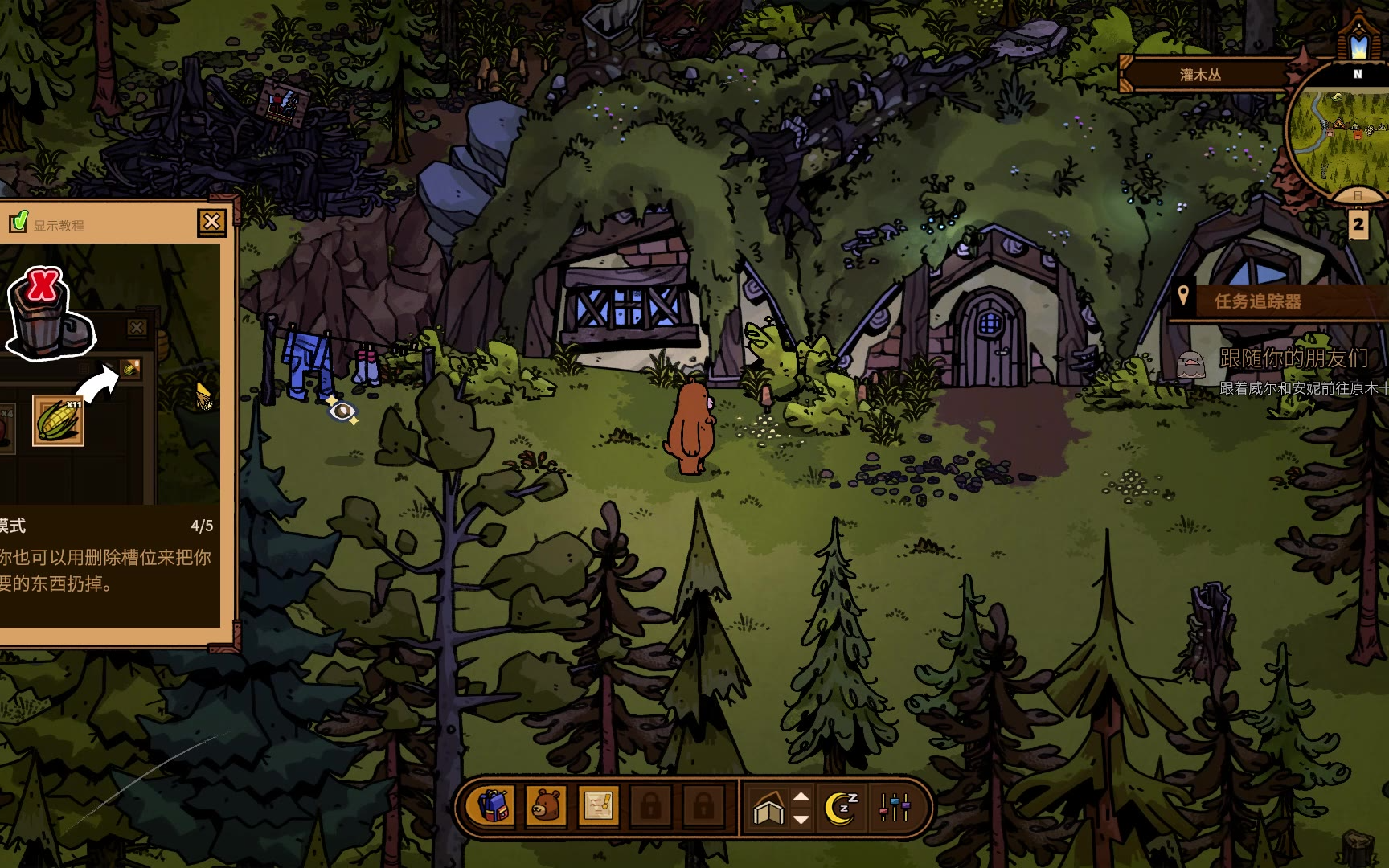Open the backpack inventory
The image size is (1389, 868).
(494, 806)
